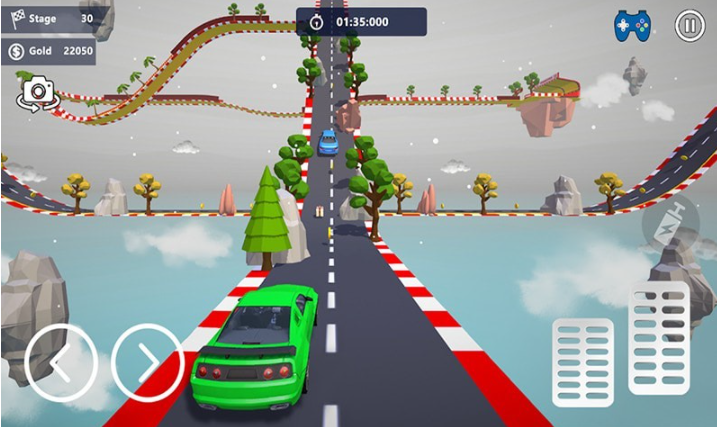Image resolution: width=717 pixels, height=427 pixels.
Task: Steer right with the right arrow button
Action: [147, 363]
